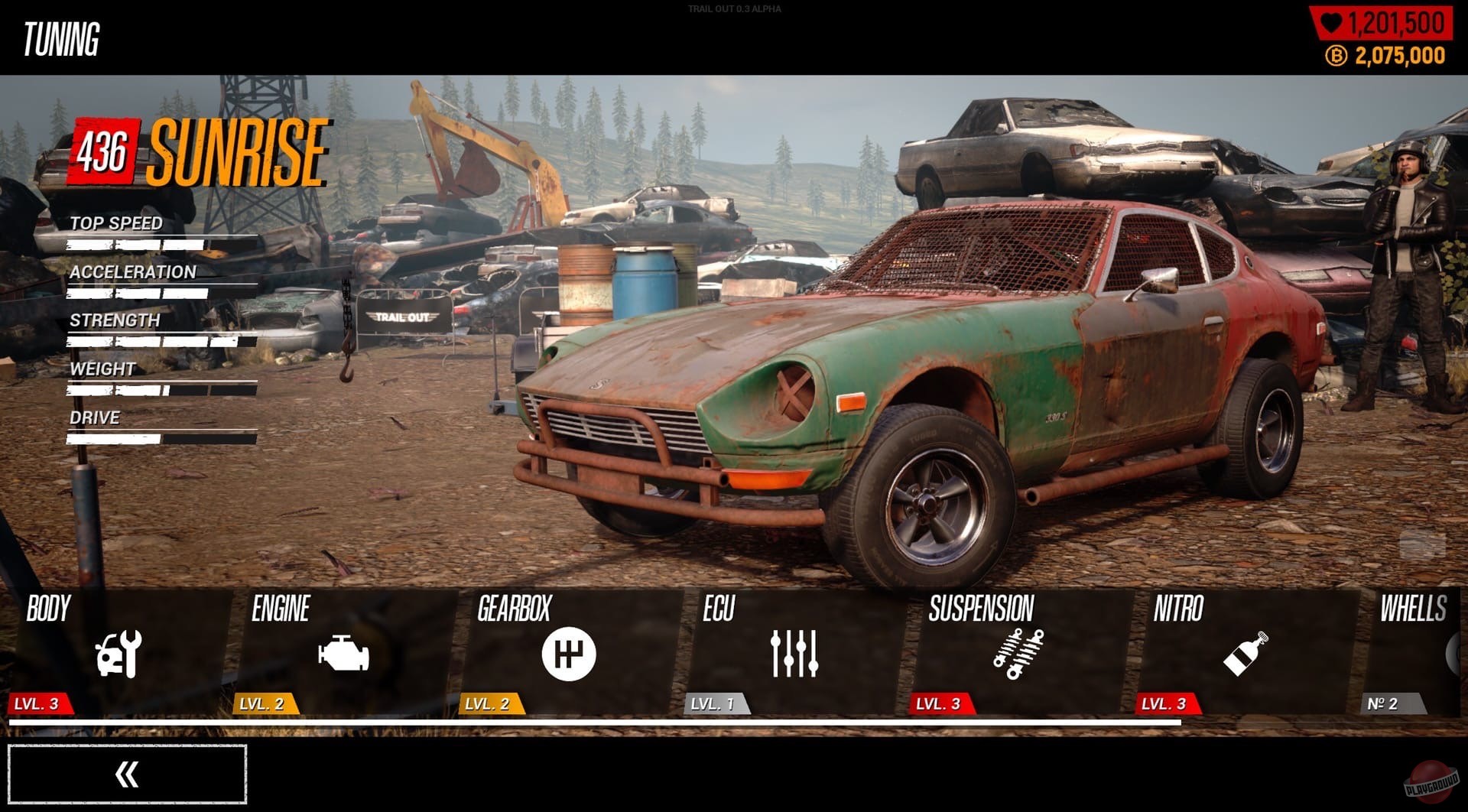
Task: Choose the Whells tuning tile
Action: (1414, 652)
